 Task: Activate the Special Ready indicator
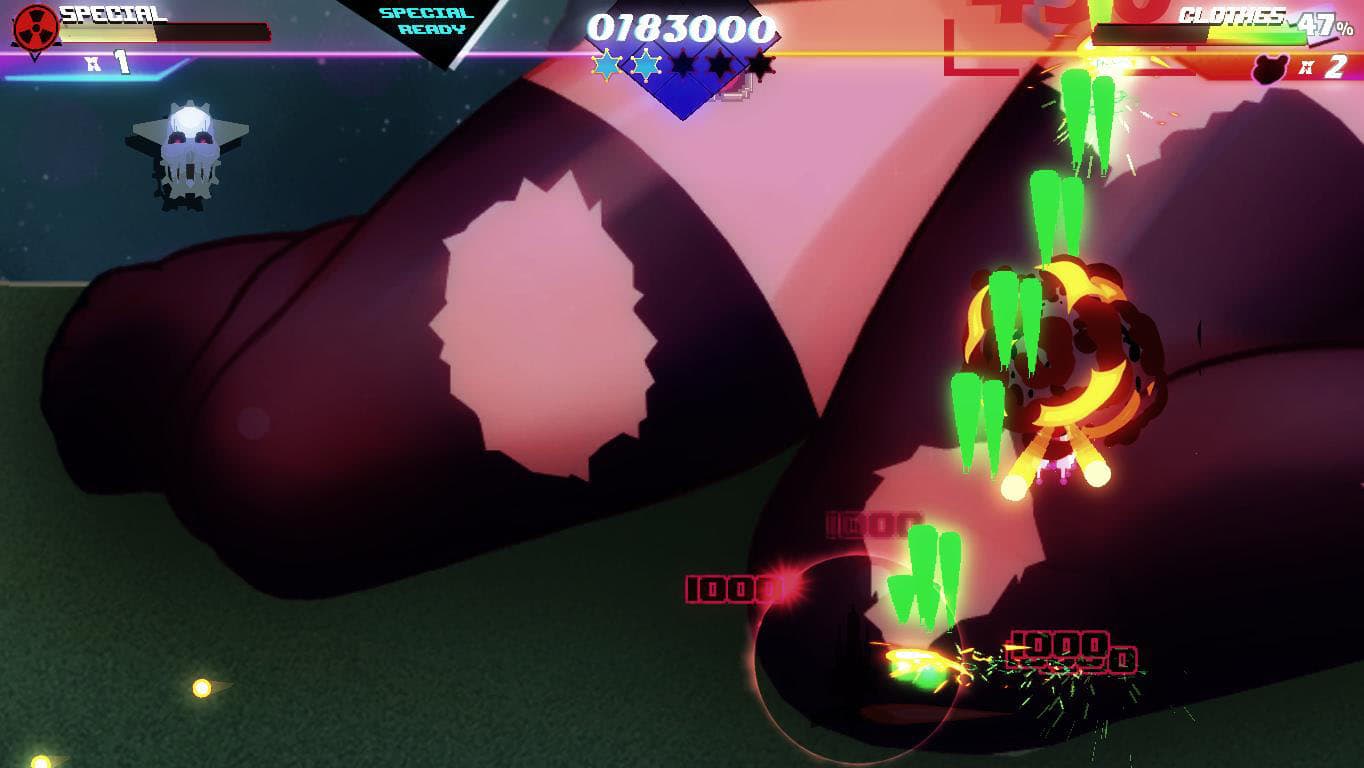click(426, 21)
